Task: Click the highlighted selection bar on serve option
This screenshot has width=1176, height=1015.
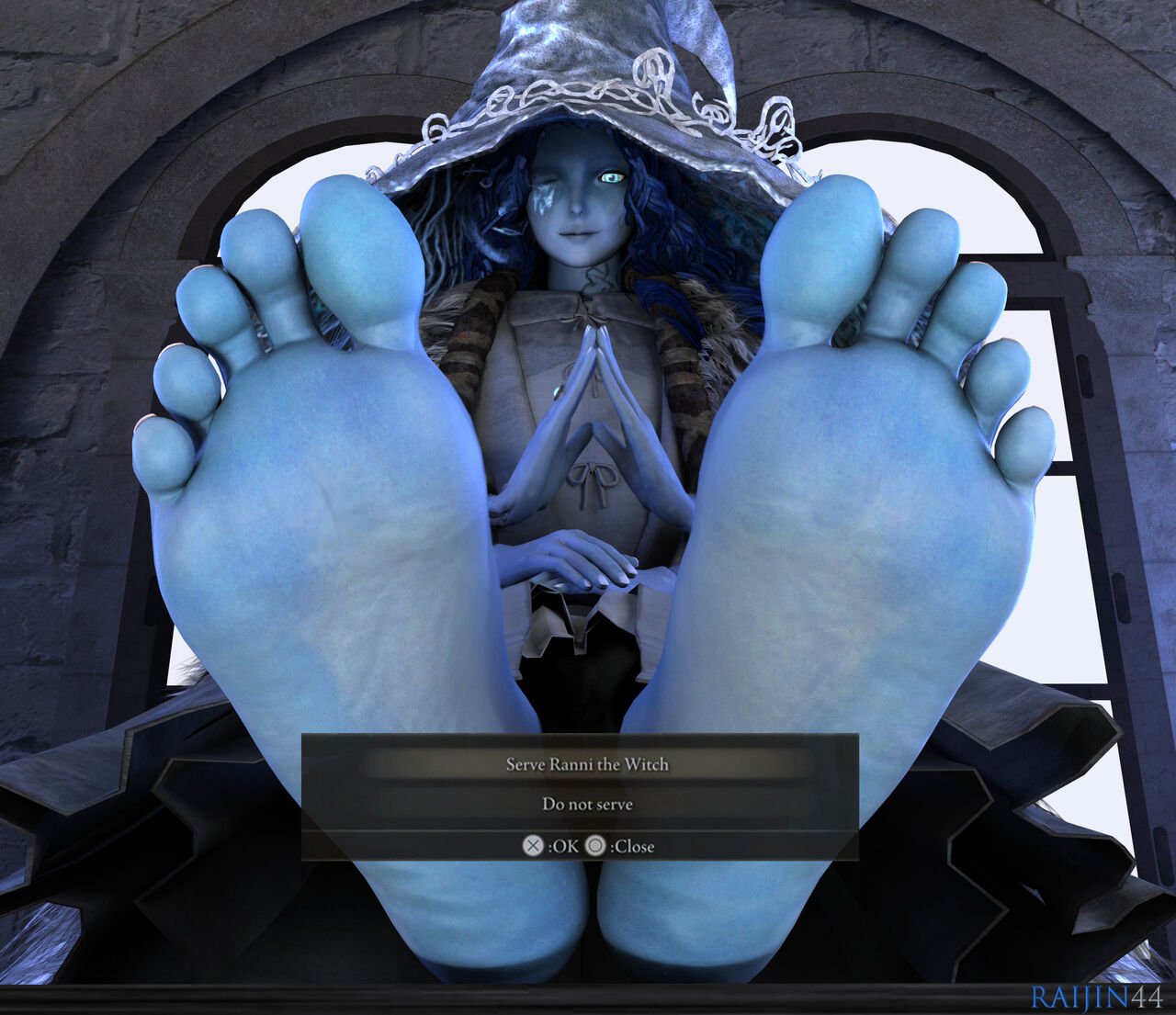Action: pyautogui.click(x=588, y=763)
